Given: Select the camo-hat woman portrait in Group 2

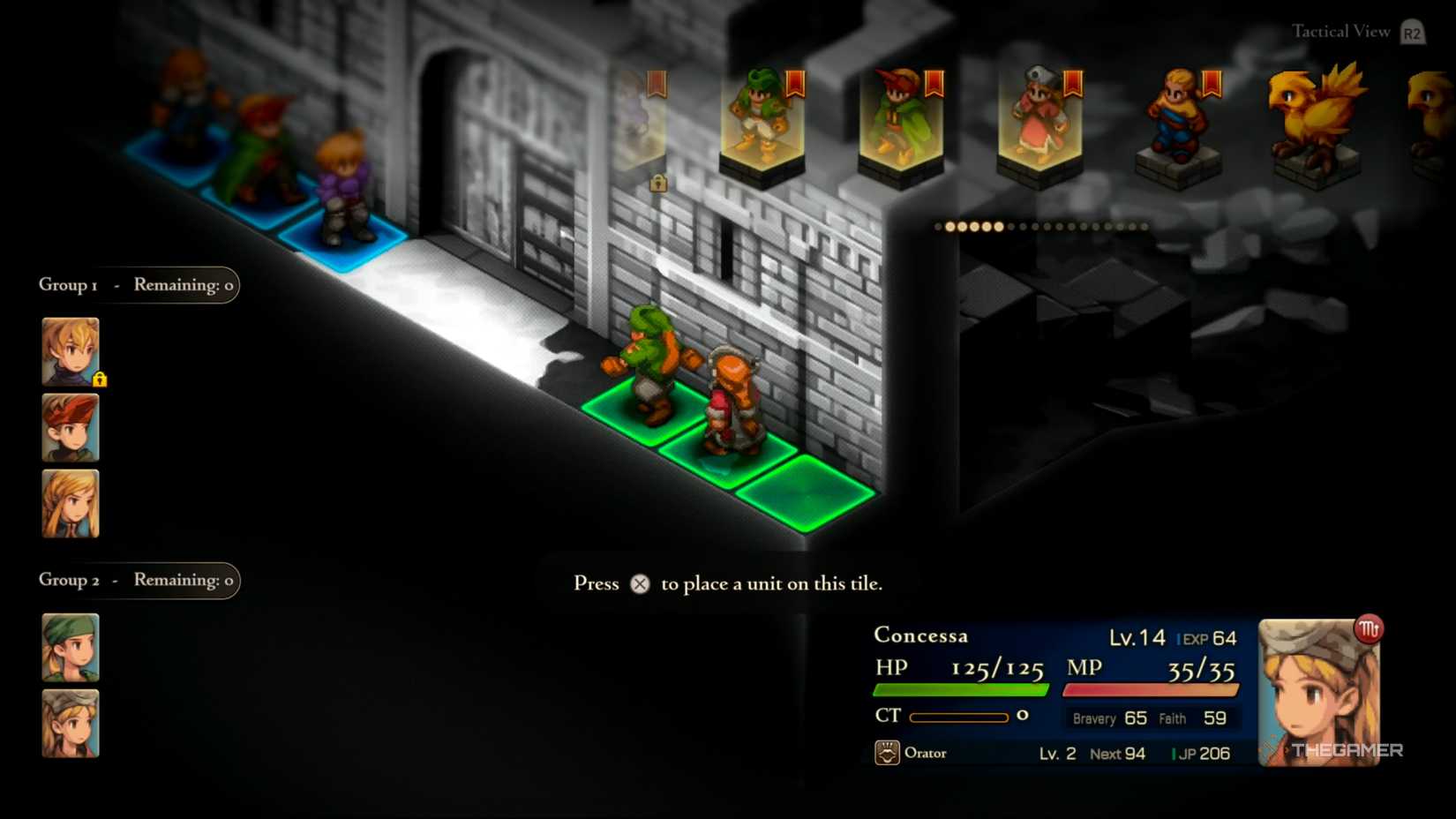Looking at the screenshot, I should 71,724.
